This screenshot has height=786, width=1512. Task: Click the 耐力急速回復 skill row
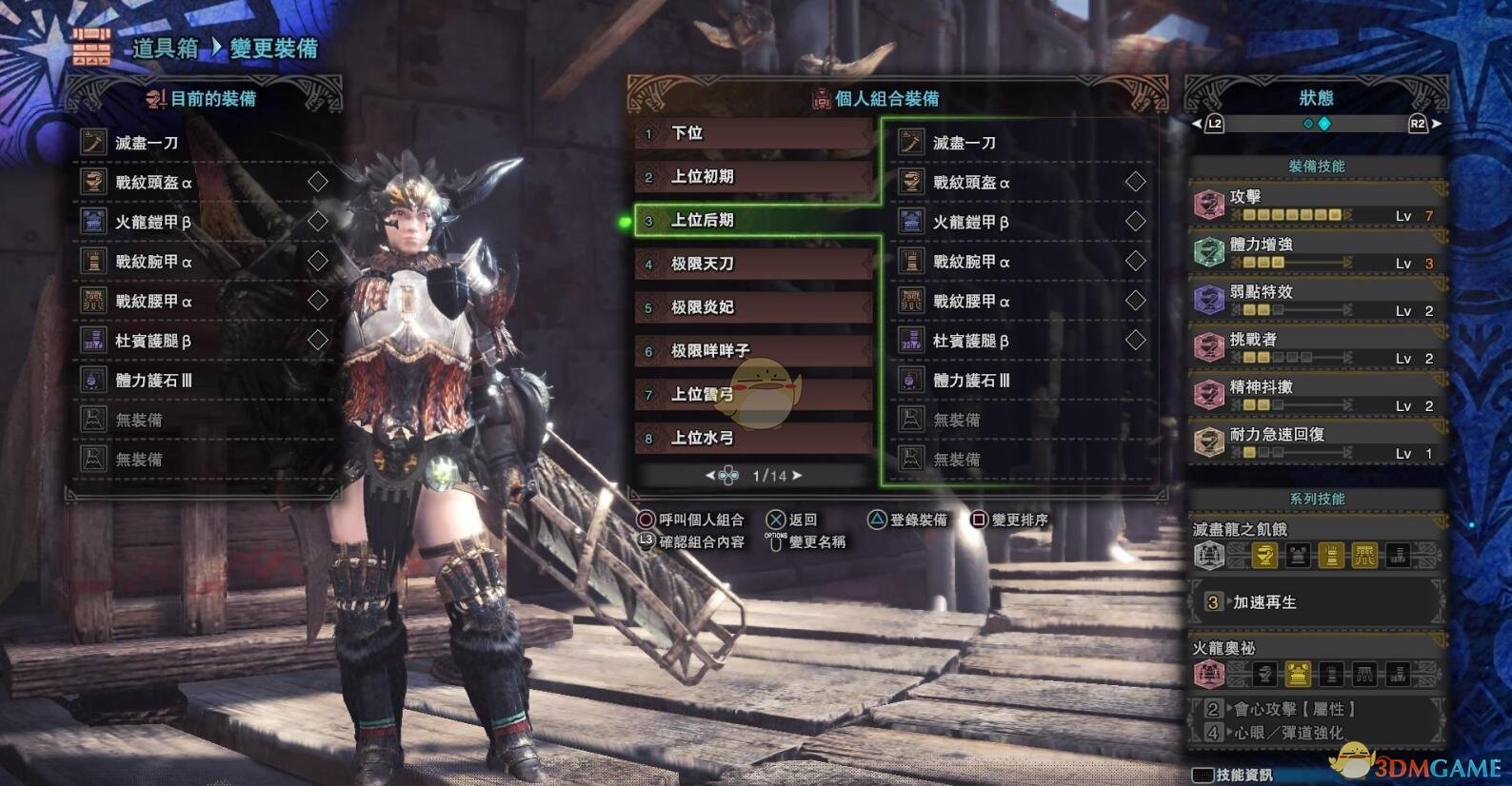click(x=1316, y=442)
